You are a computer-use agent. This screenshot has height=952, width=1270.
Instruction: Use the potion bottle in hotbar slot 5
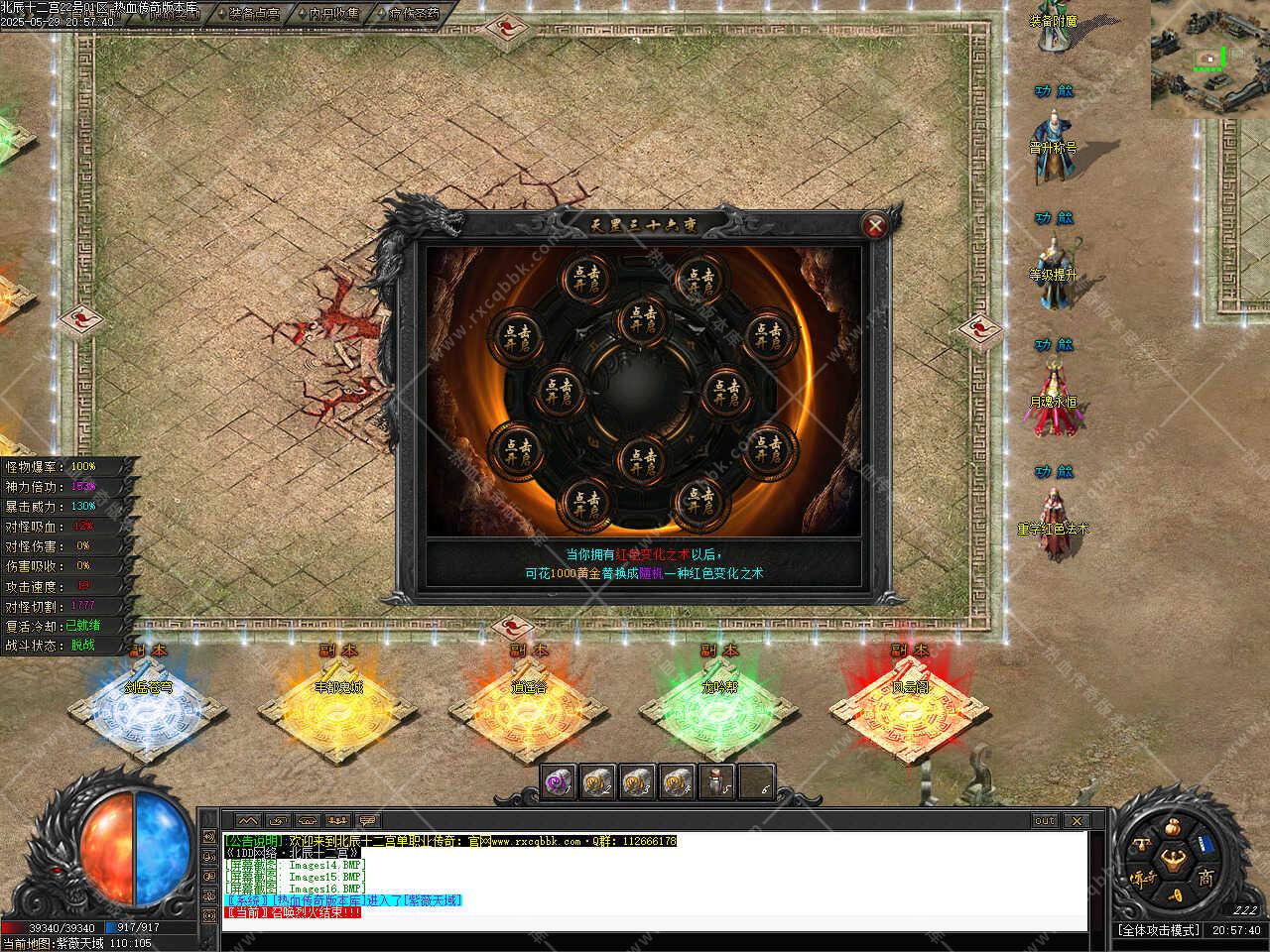click(716, 782)
